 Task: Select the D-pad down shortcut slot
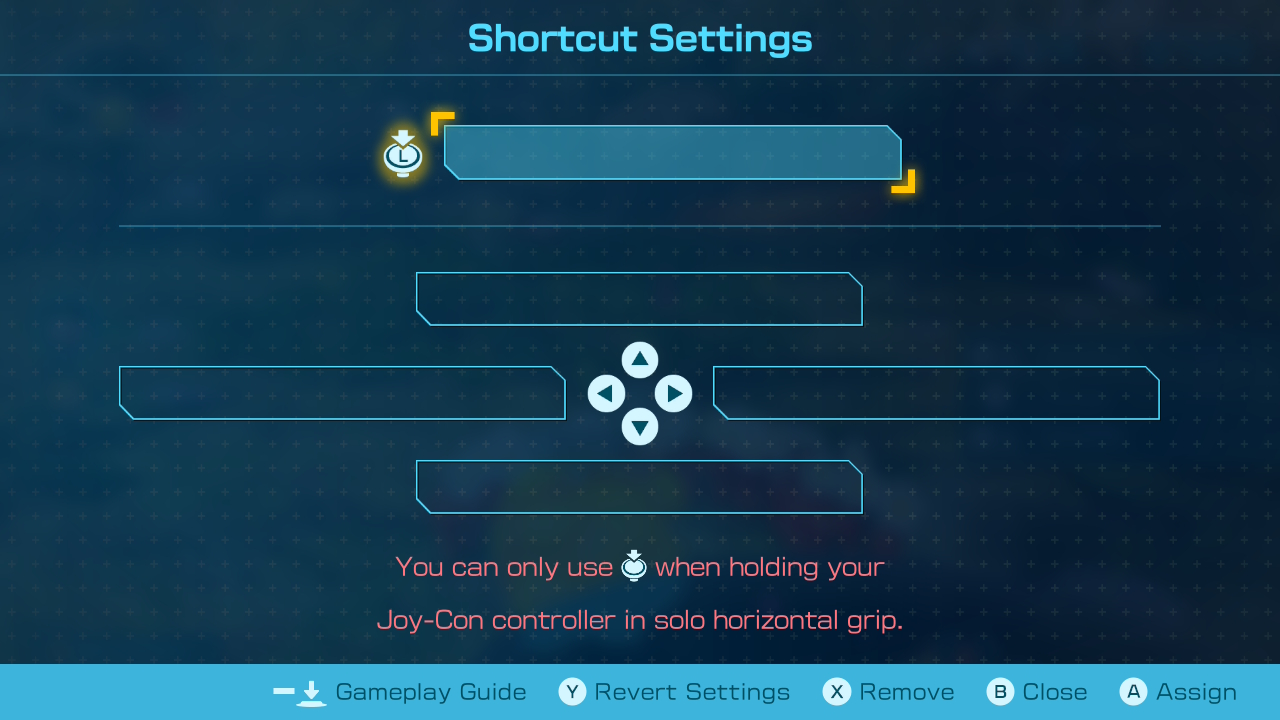point(639,487)
